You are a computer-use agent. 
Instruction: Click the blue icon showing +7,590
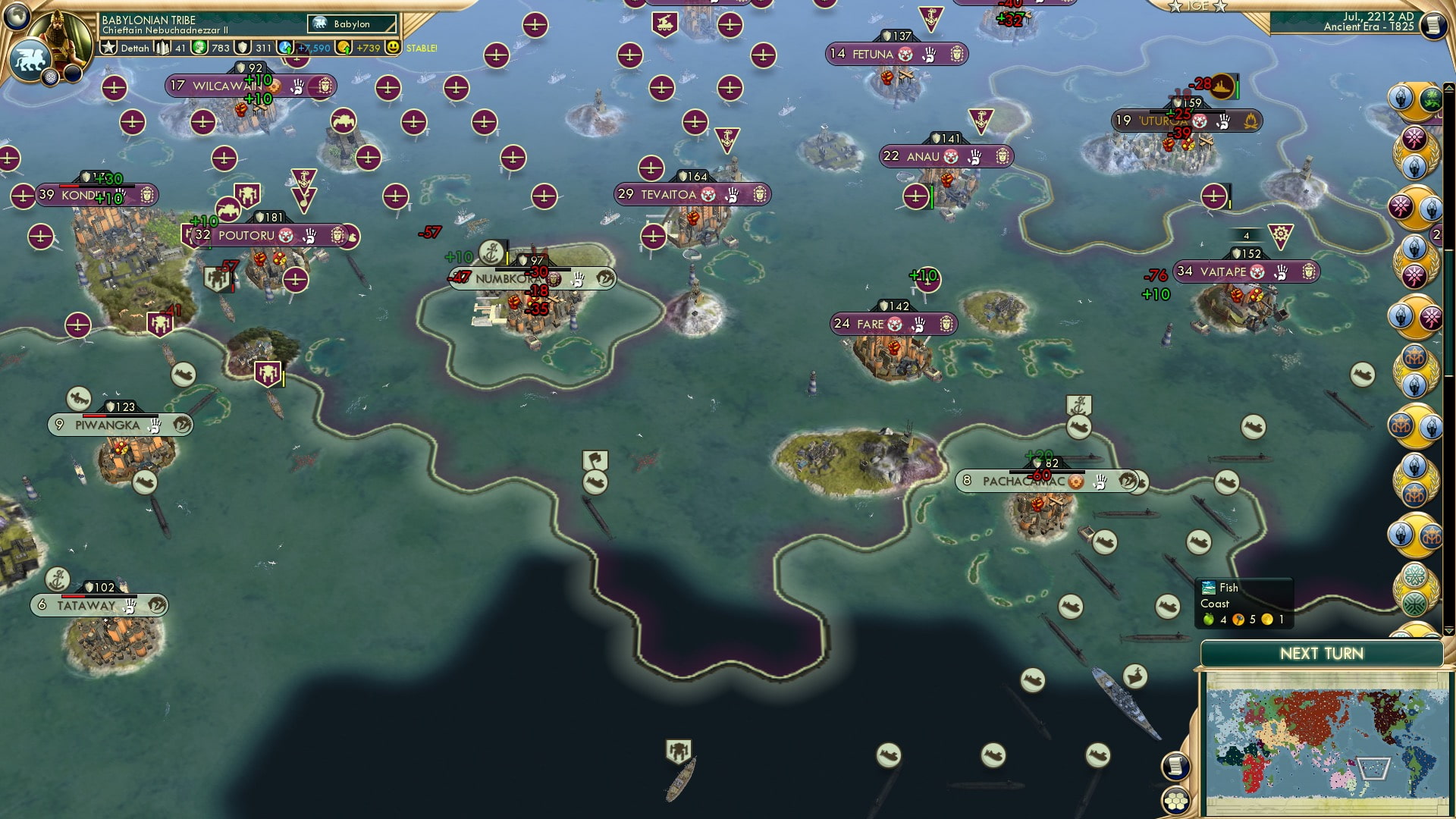tap(287, 47)
